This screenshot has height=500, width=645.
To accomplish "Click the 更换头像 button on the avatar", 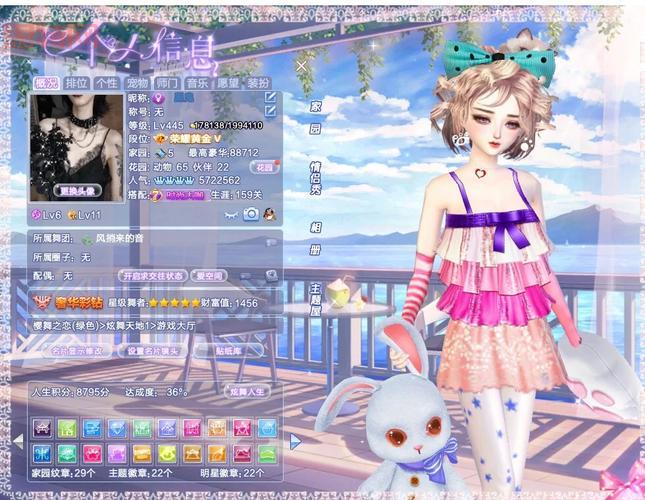I will click(x=78, y=190).
